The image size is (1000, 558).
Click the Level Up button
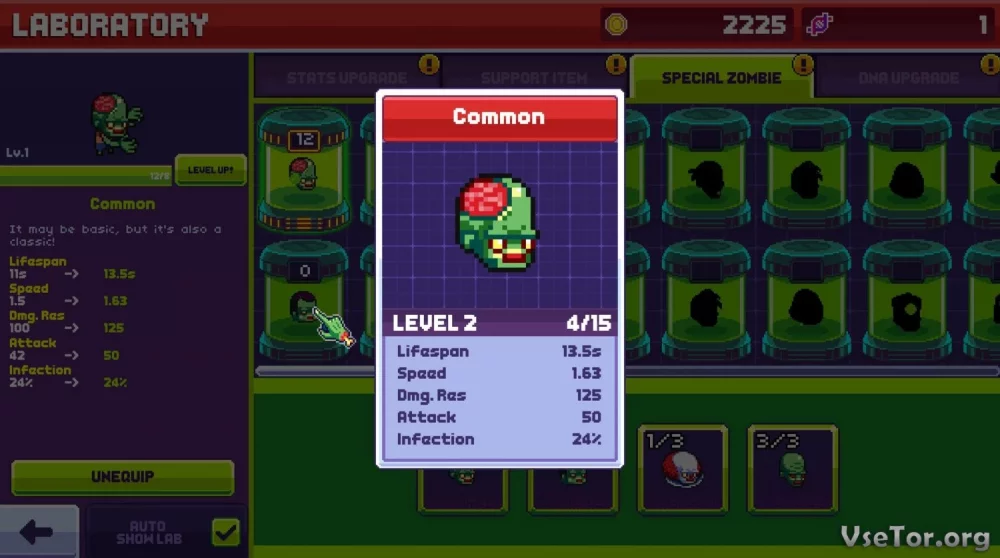coord(210,170)
